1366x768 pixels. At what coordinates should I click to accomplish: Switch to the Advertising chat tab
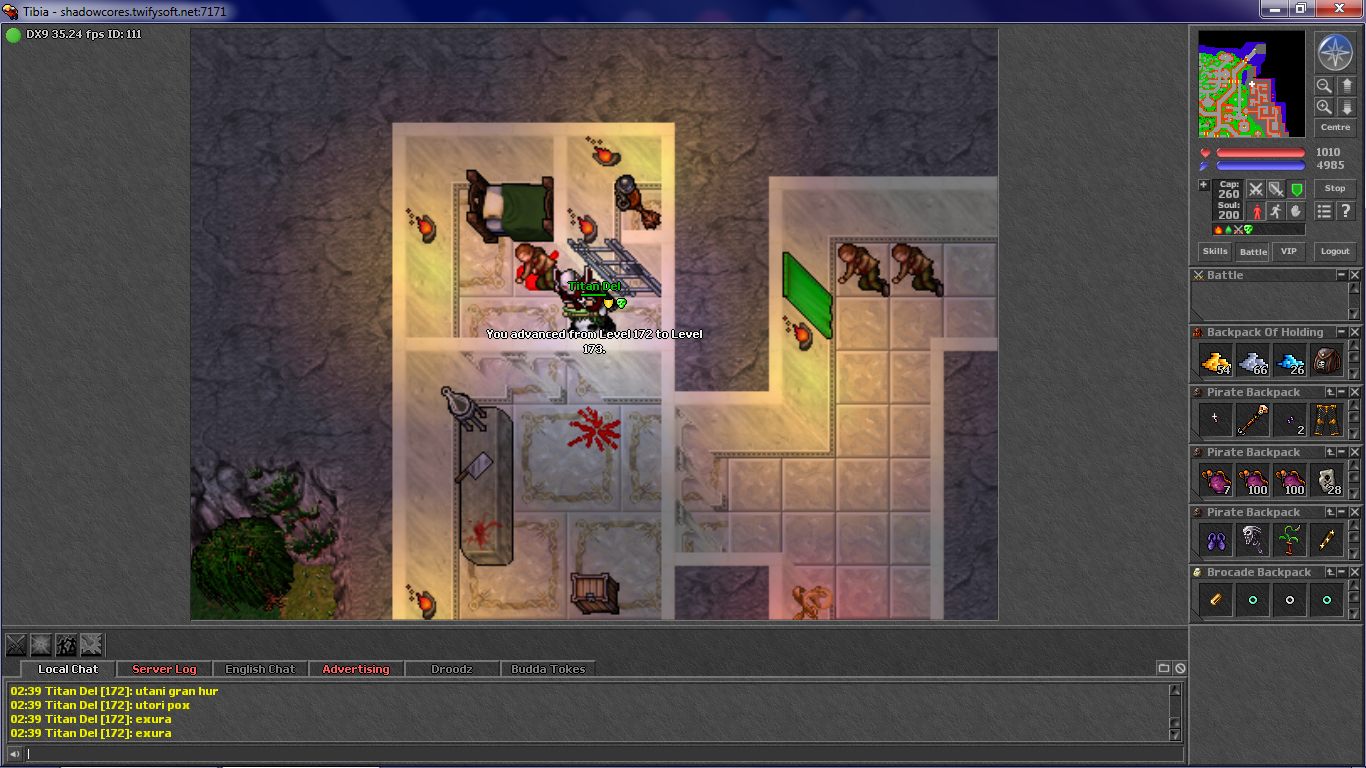(356, 669)
